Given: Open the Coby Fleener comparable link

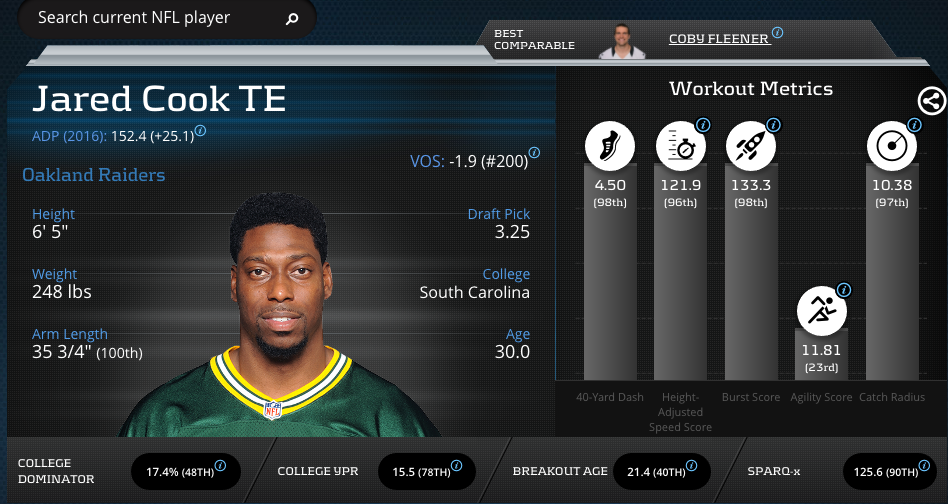Looking at the screenshot, I should click(x=719, y=38).
